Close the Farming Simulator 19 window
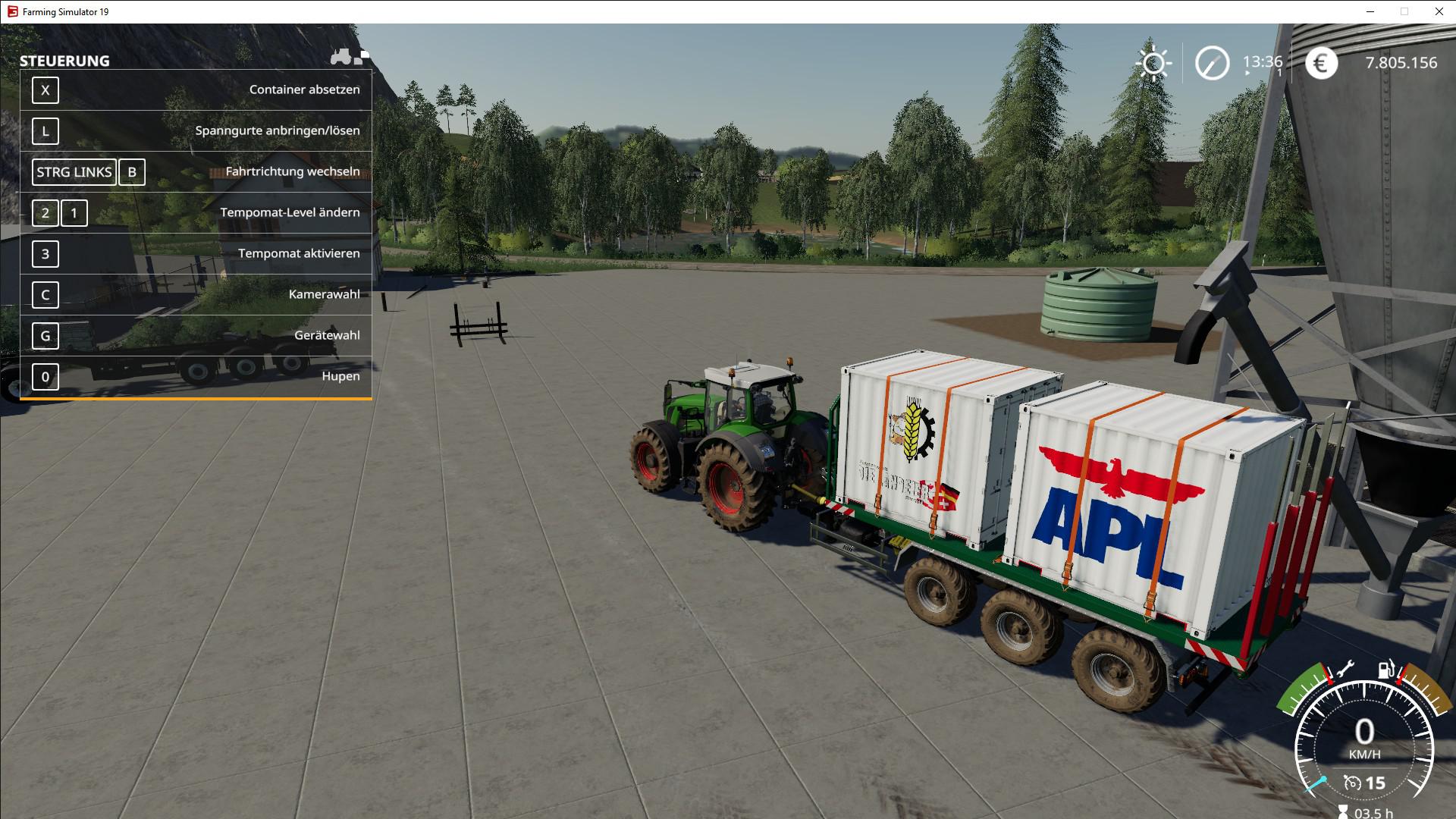Screen dimensions: 1456x819 [x=1439, y=11]
